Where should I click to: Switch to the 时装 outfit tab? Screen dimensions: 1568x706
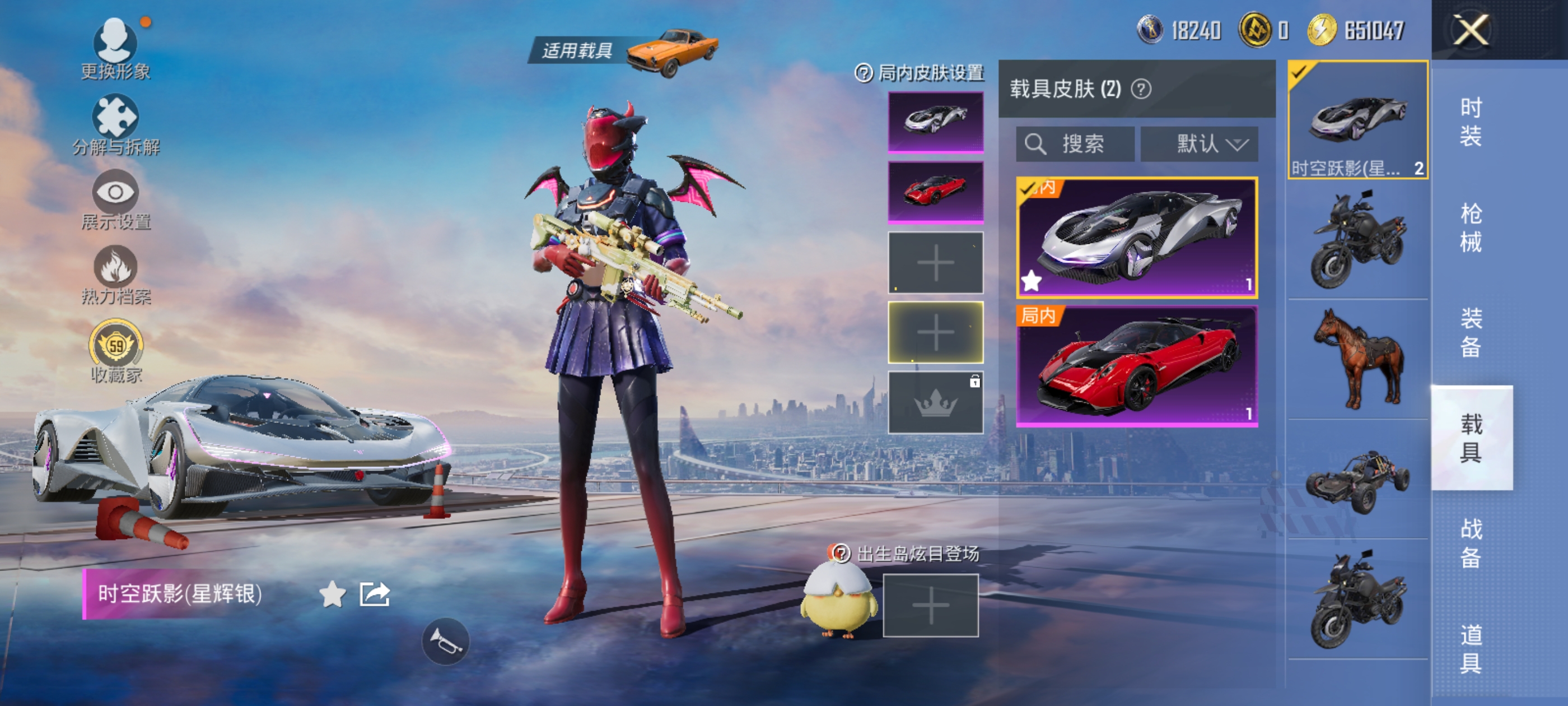click(x=1471, y=122)
